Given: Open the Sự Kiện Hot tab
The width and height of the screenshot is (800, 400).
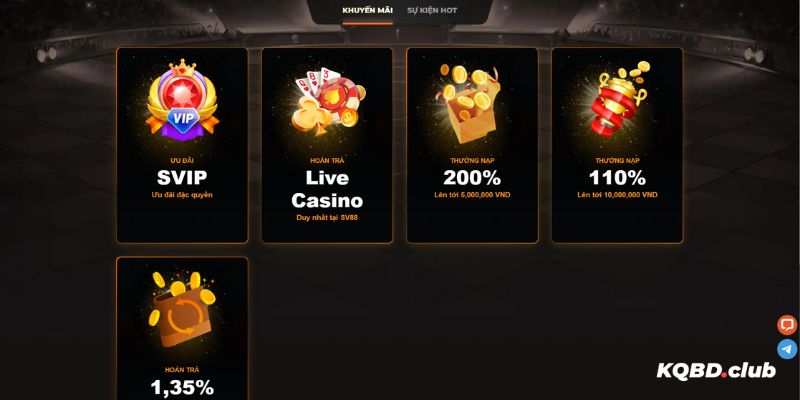Looking at the screenshot, I should (433, 10).
